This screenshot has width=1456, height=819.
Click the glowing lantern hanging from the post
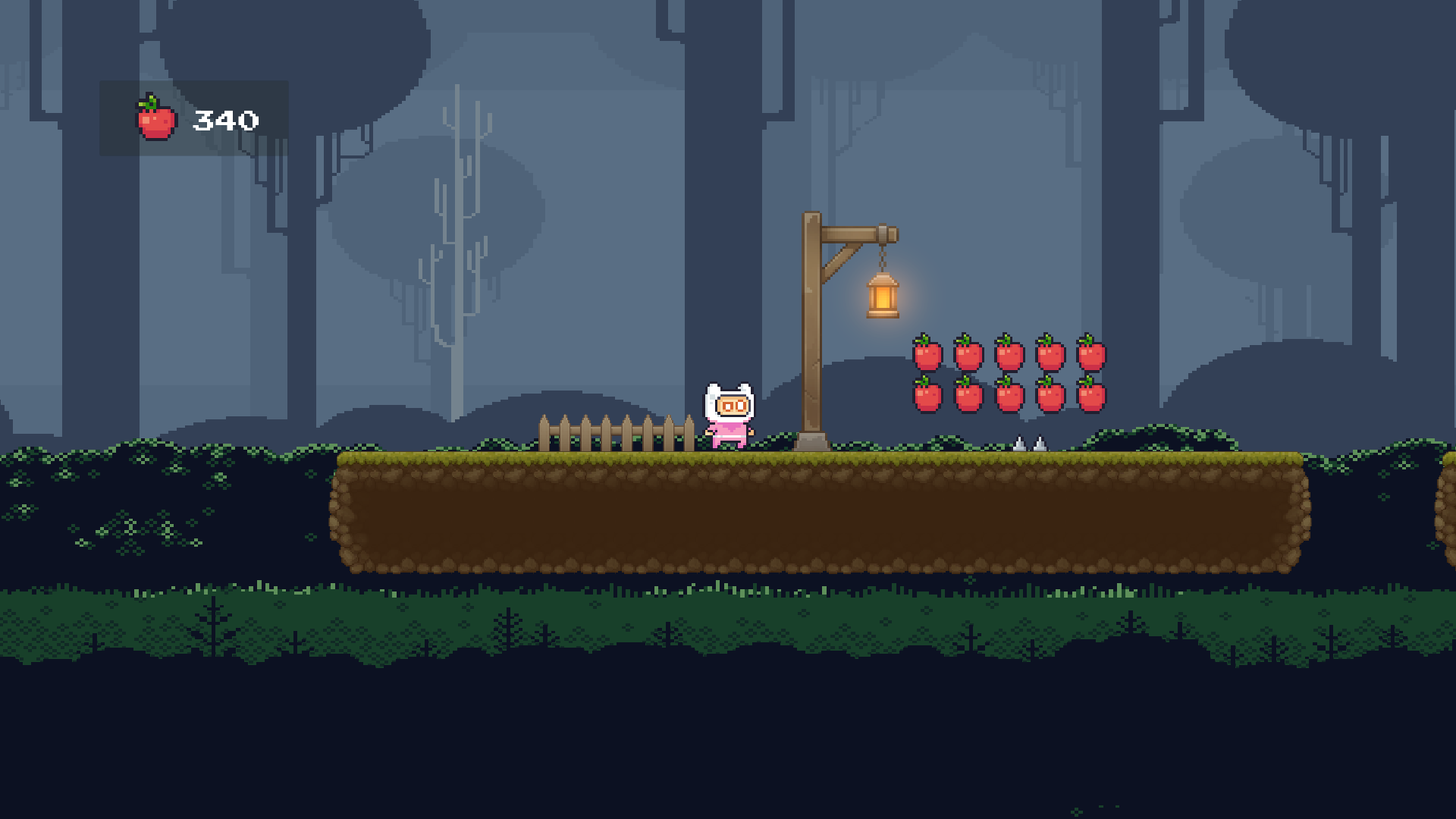(x=881, y=297)
